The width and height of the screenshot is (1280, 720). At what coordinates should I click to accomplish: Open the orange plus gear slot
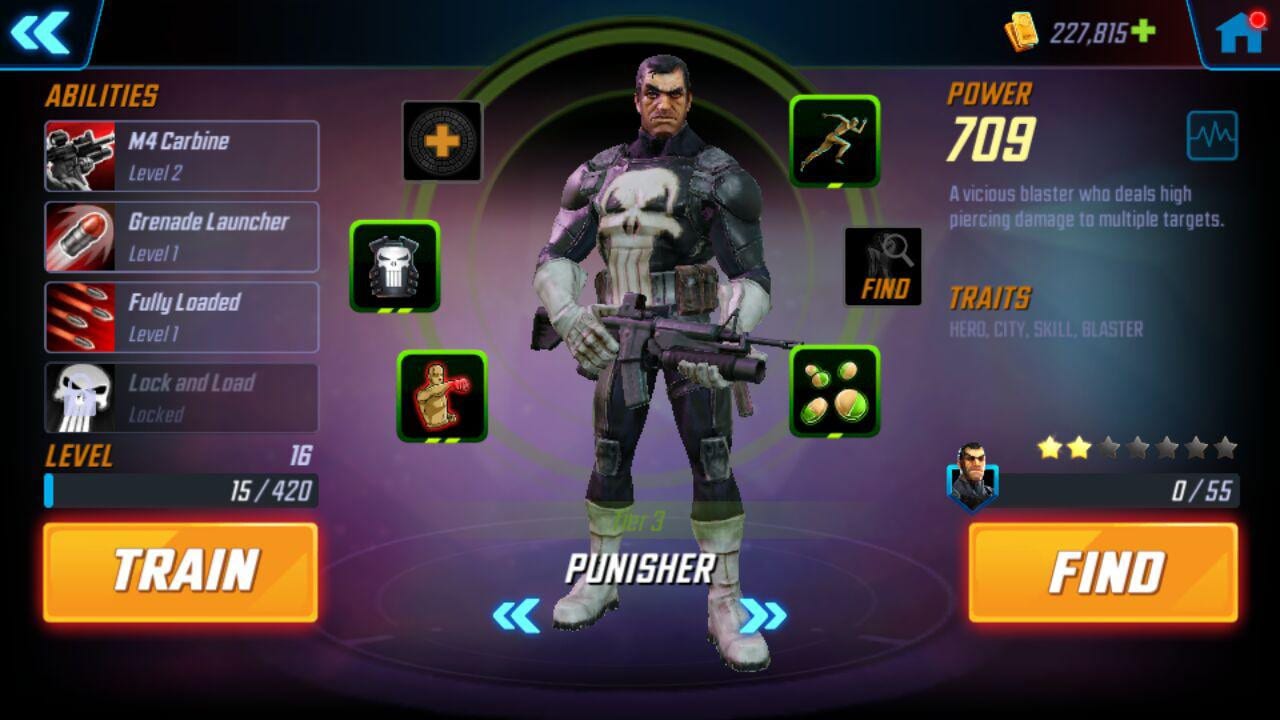tap(442, 141)
